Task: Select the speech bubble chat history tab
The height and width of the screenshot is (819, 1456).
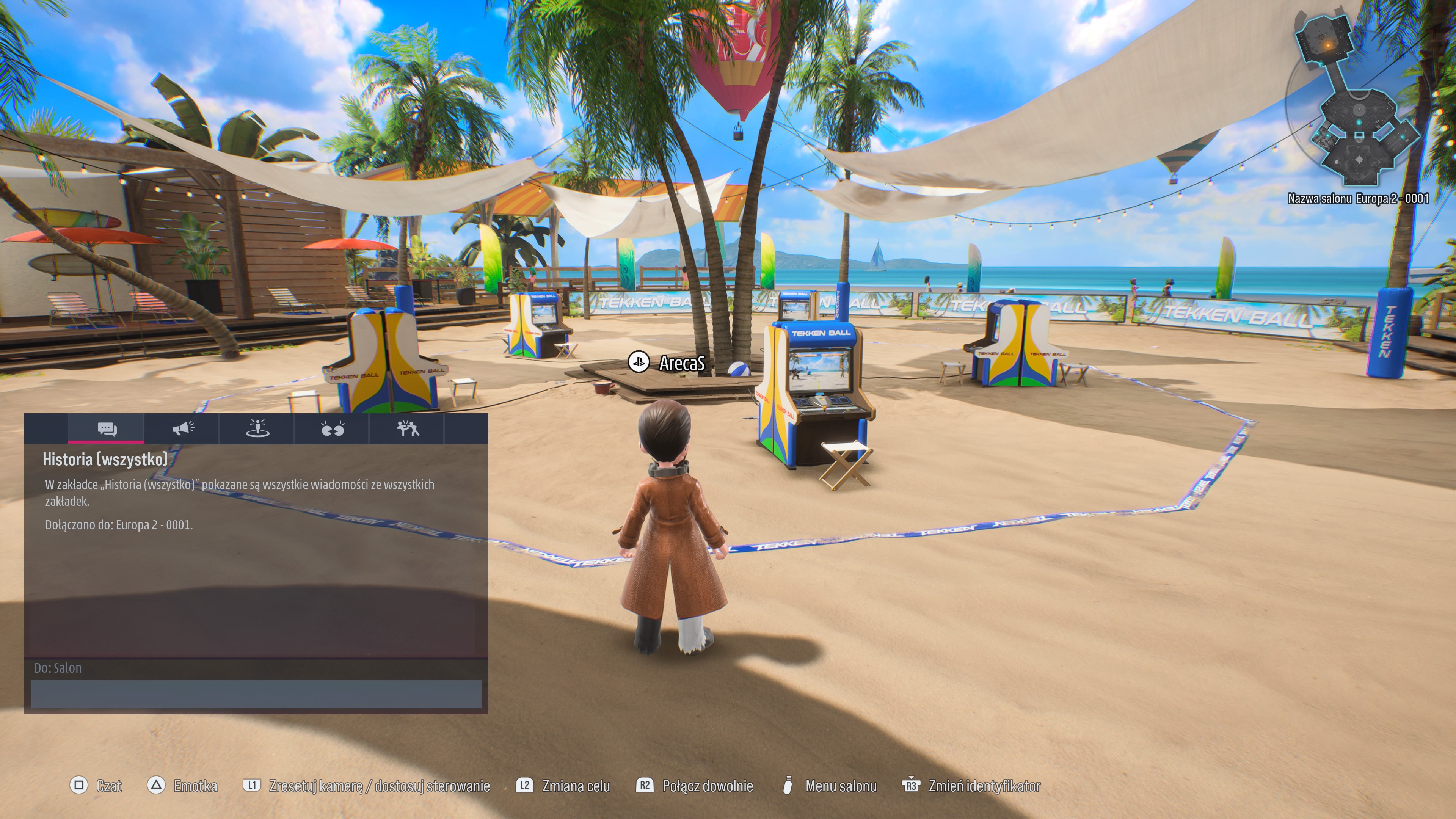Action: [x=106, y=429]
